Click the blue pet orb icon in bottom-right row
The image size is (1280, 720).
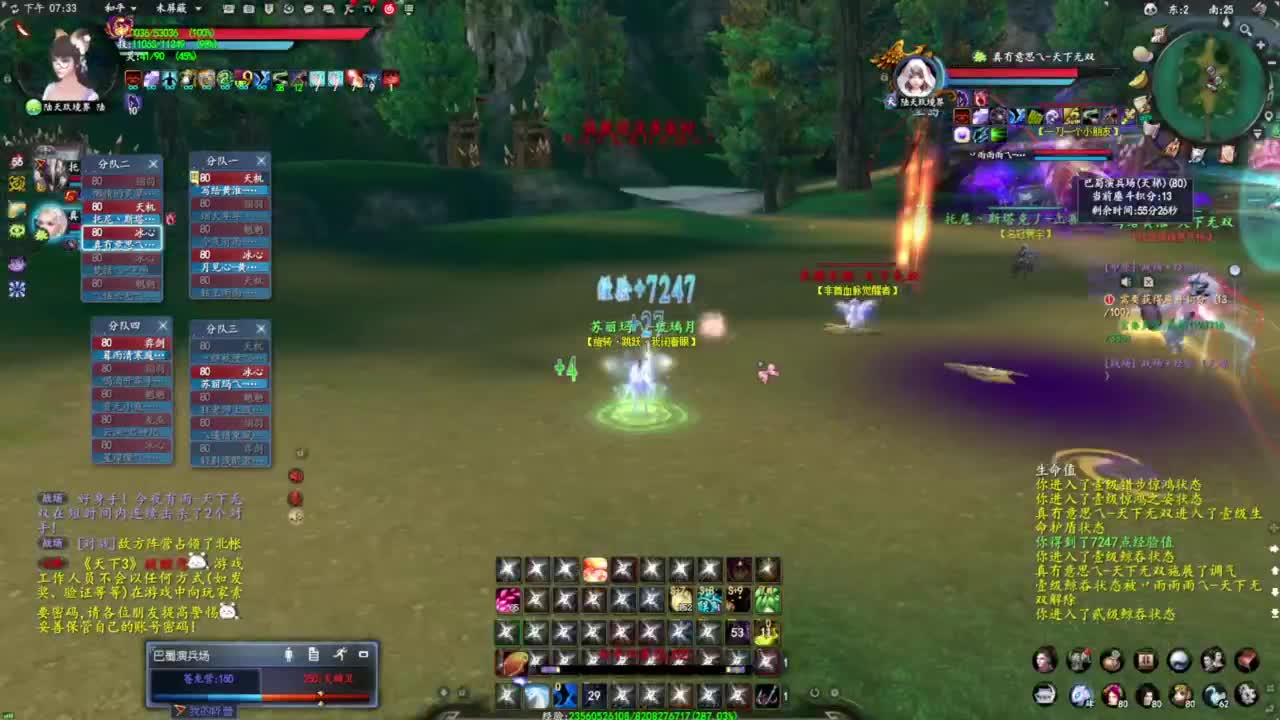(x=1081, y=696)
